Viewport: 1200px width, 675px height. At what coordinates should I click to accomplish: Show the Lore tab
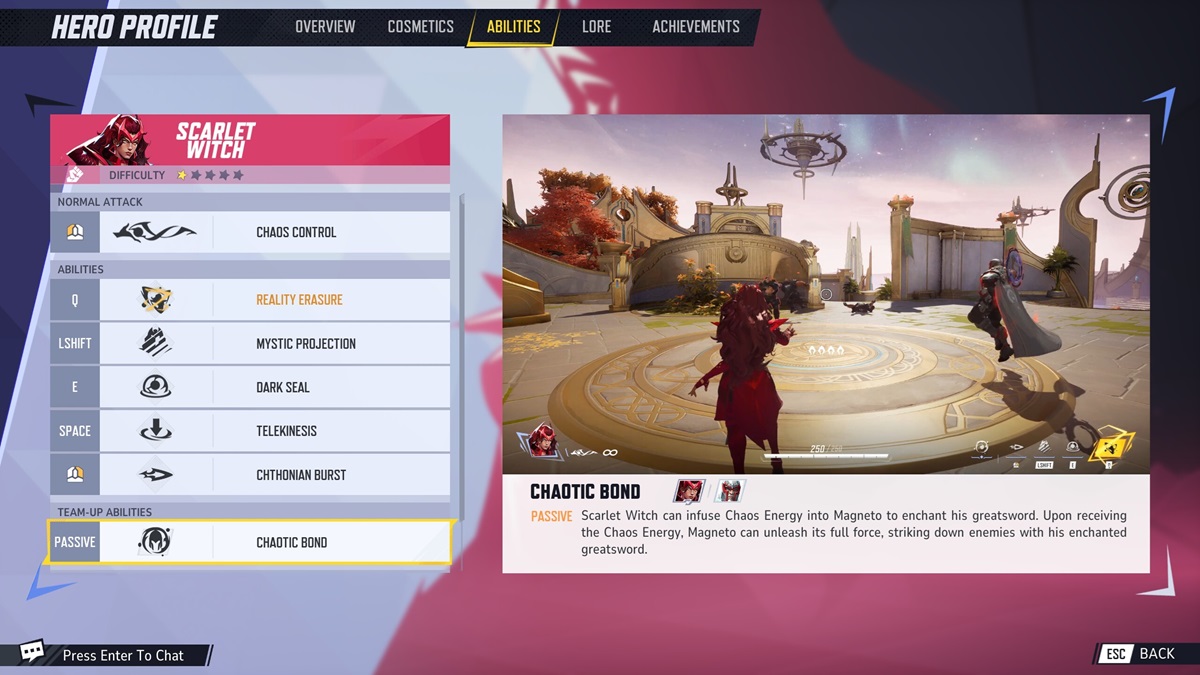pos(596,27)
